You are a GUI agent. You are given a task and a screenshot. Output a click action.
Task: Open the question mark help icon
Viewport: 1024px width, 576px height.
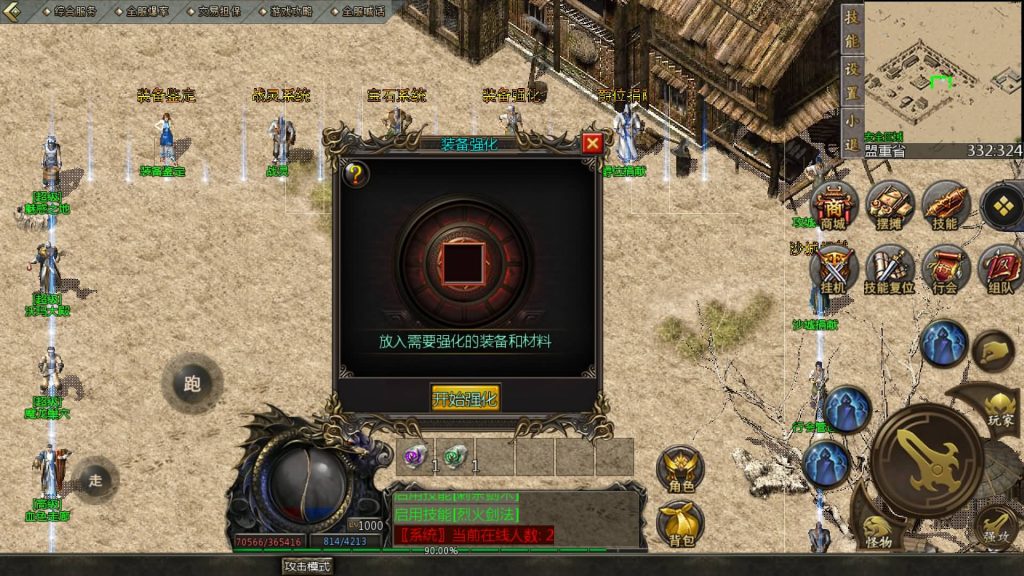(x=355, y=174)
